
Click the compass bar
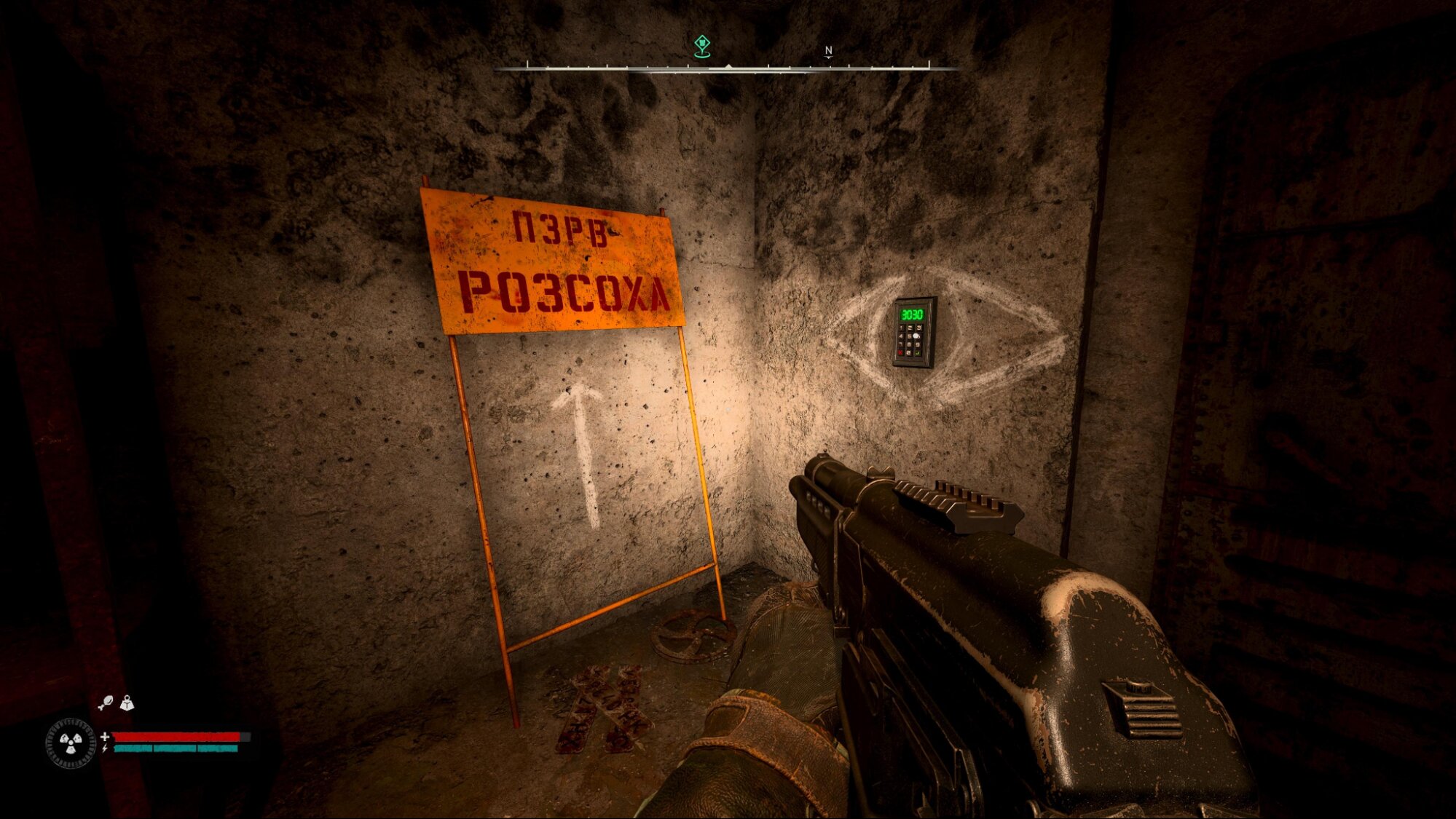[x=728, y=68]
